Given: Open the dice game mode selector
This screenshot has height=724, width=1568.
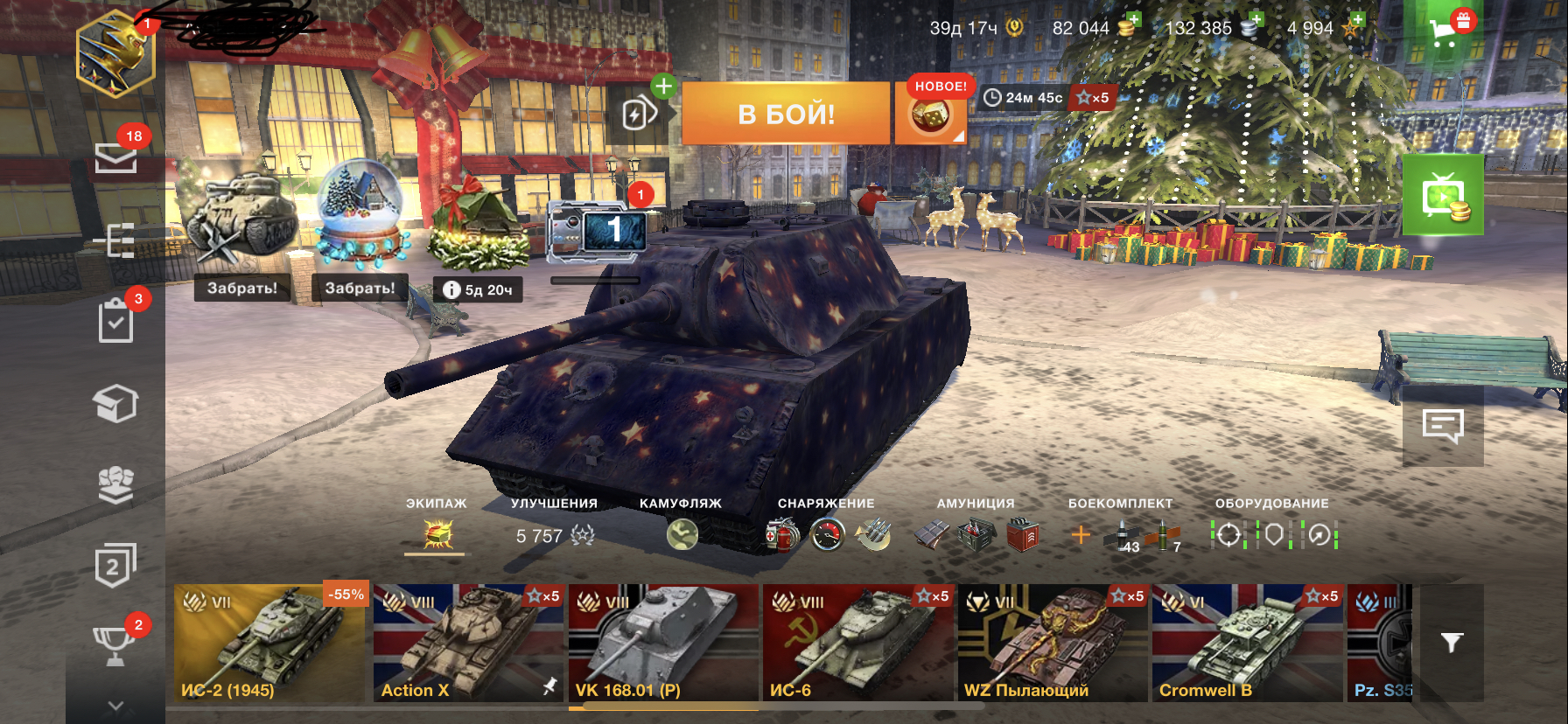Looking at the screenshot, I should (930, 115).
